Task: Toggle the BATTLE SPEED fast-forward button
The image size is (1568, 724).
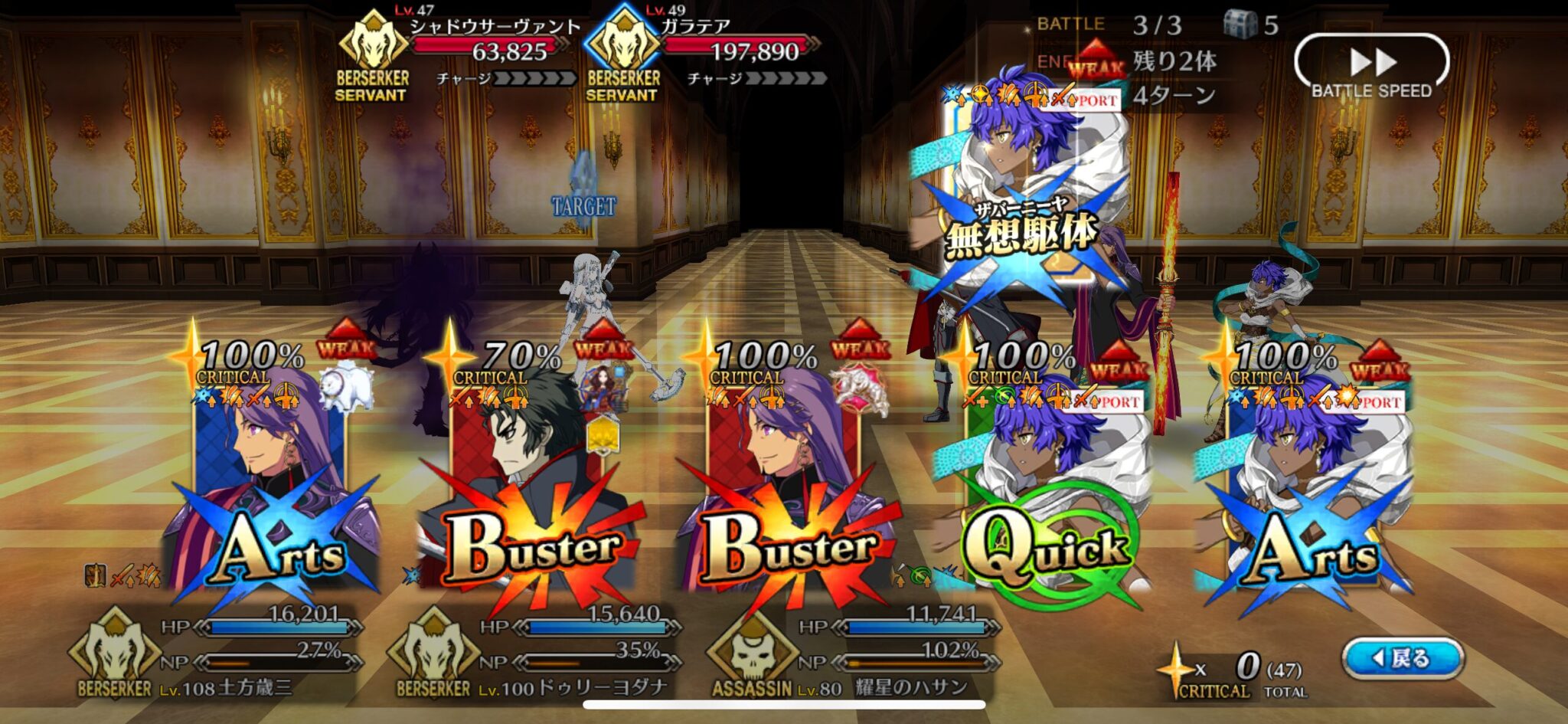Action: [1371, 64]
